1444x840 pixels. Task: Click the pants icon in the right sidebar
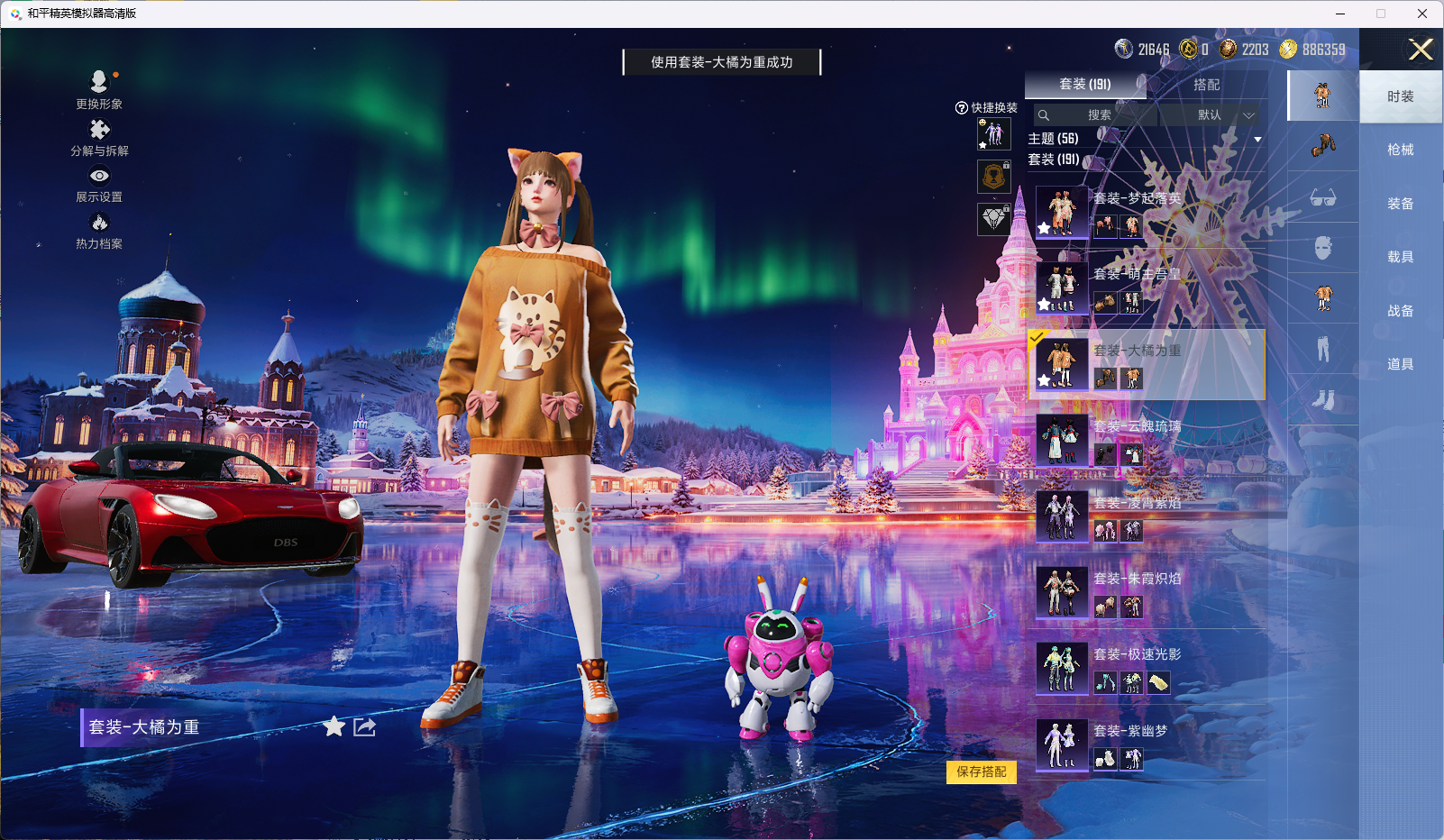[1322, 349]
